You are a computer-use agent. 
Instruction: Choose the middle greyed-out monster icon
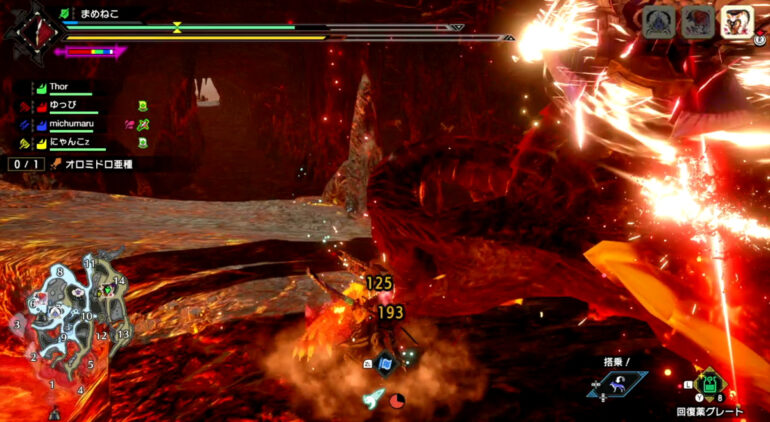(x=697, y=22)
